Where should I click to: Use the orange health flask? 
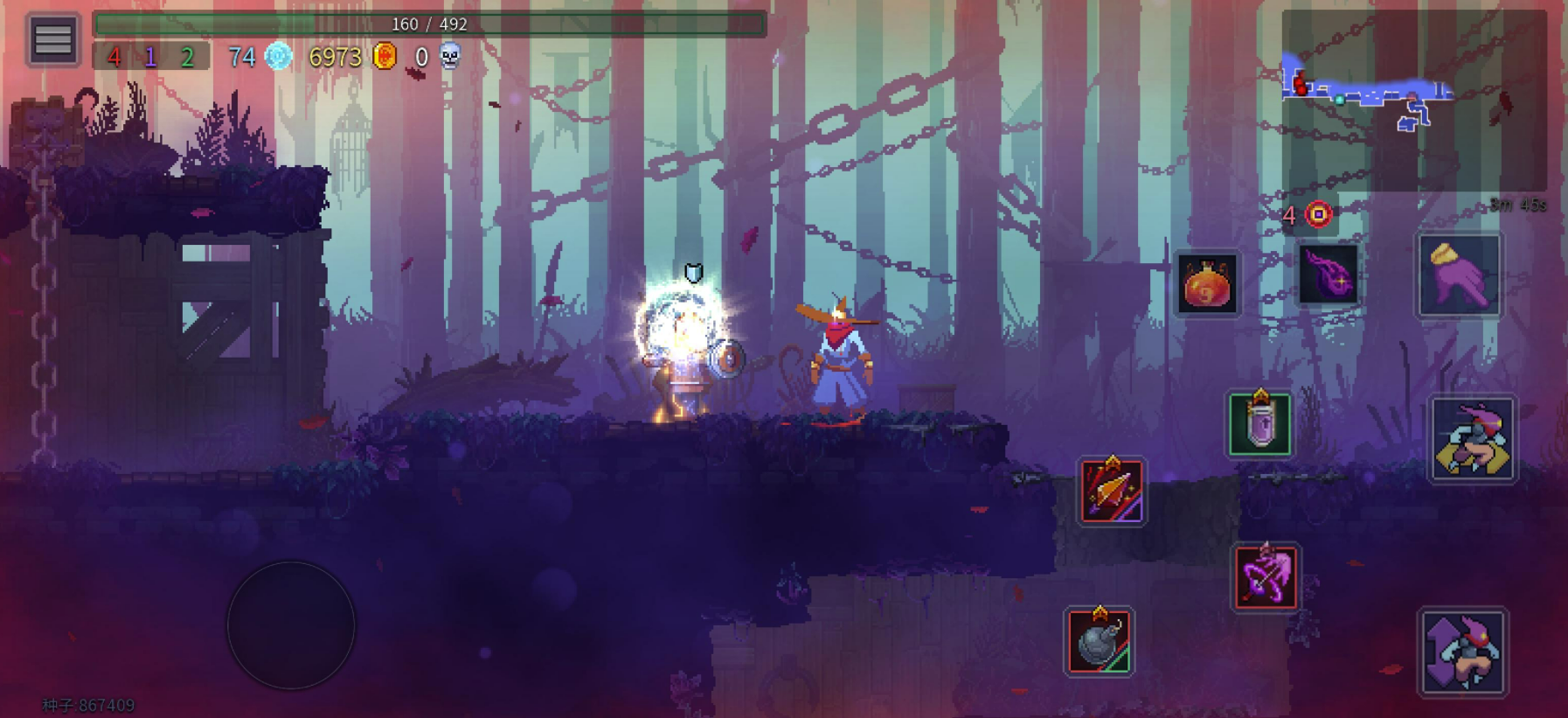coord(1207,284)
